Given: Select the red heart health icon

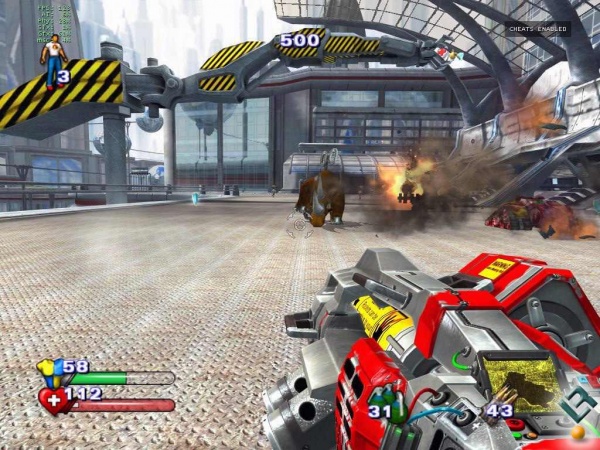Looking at the screenshot, I should [x=55, y=400].
